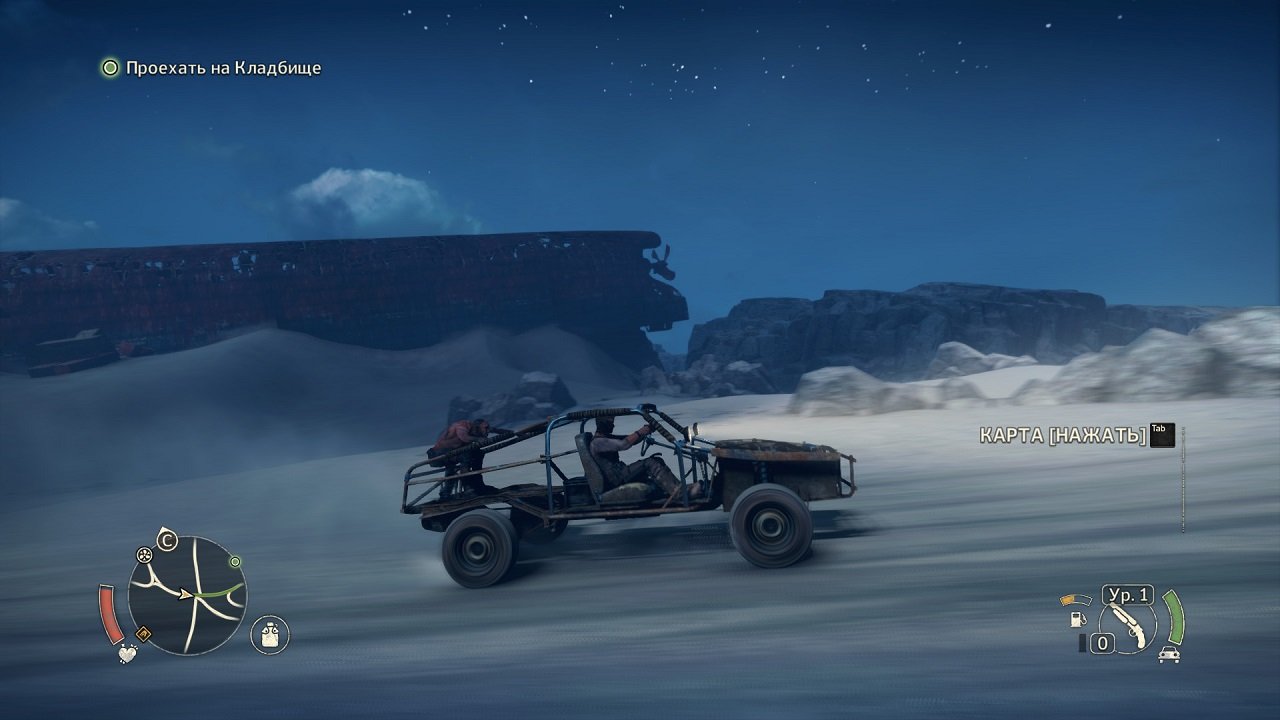1280x720 pixels.
Task: Click the fuel pump icon near the ammo counter
Action: [1078, 620]
